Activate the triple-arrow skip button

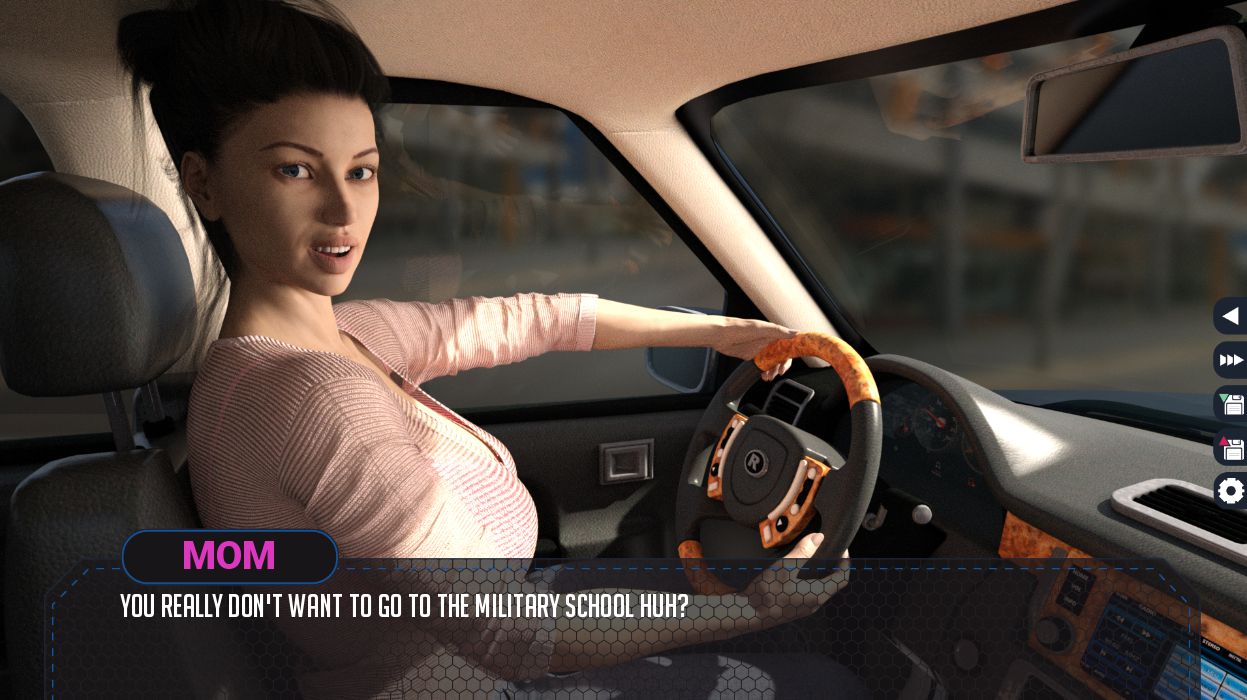click(1231, 360)
